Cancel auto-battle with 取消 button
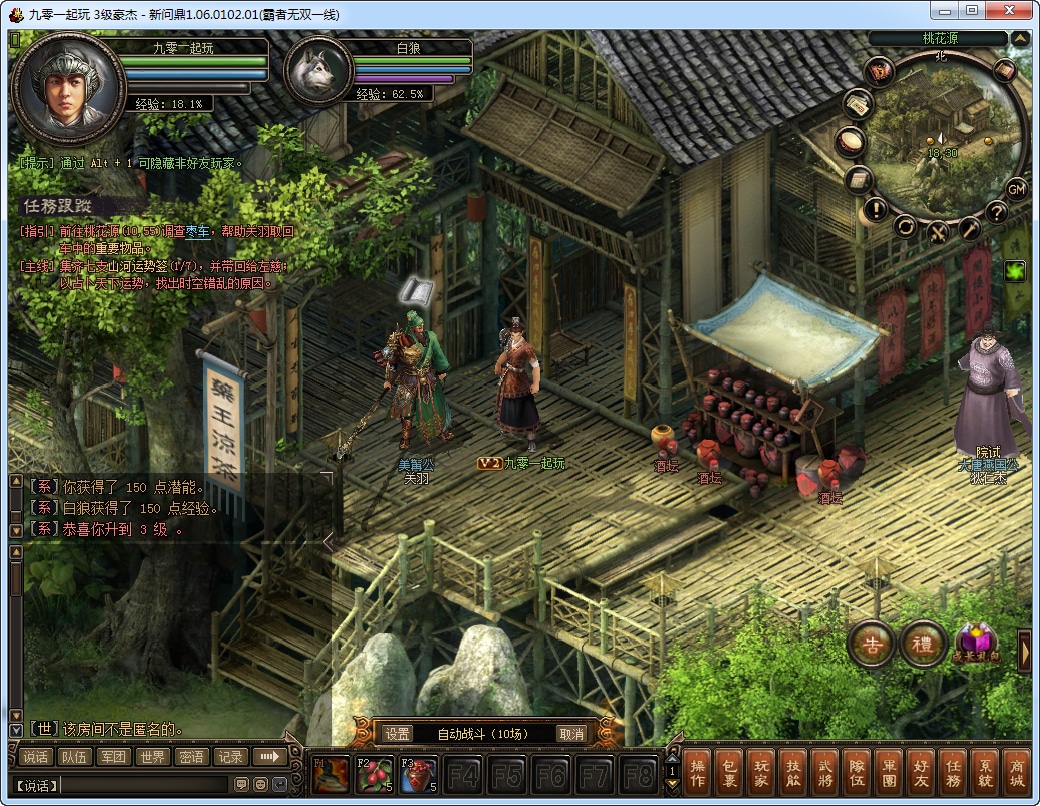Viewport: 1040px width, 806px height. (x=571, y=734)
